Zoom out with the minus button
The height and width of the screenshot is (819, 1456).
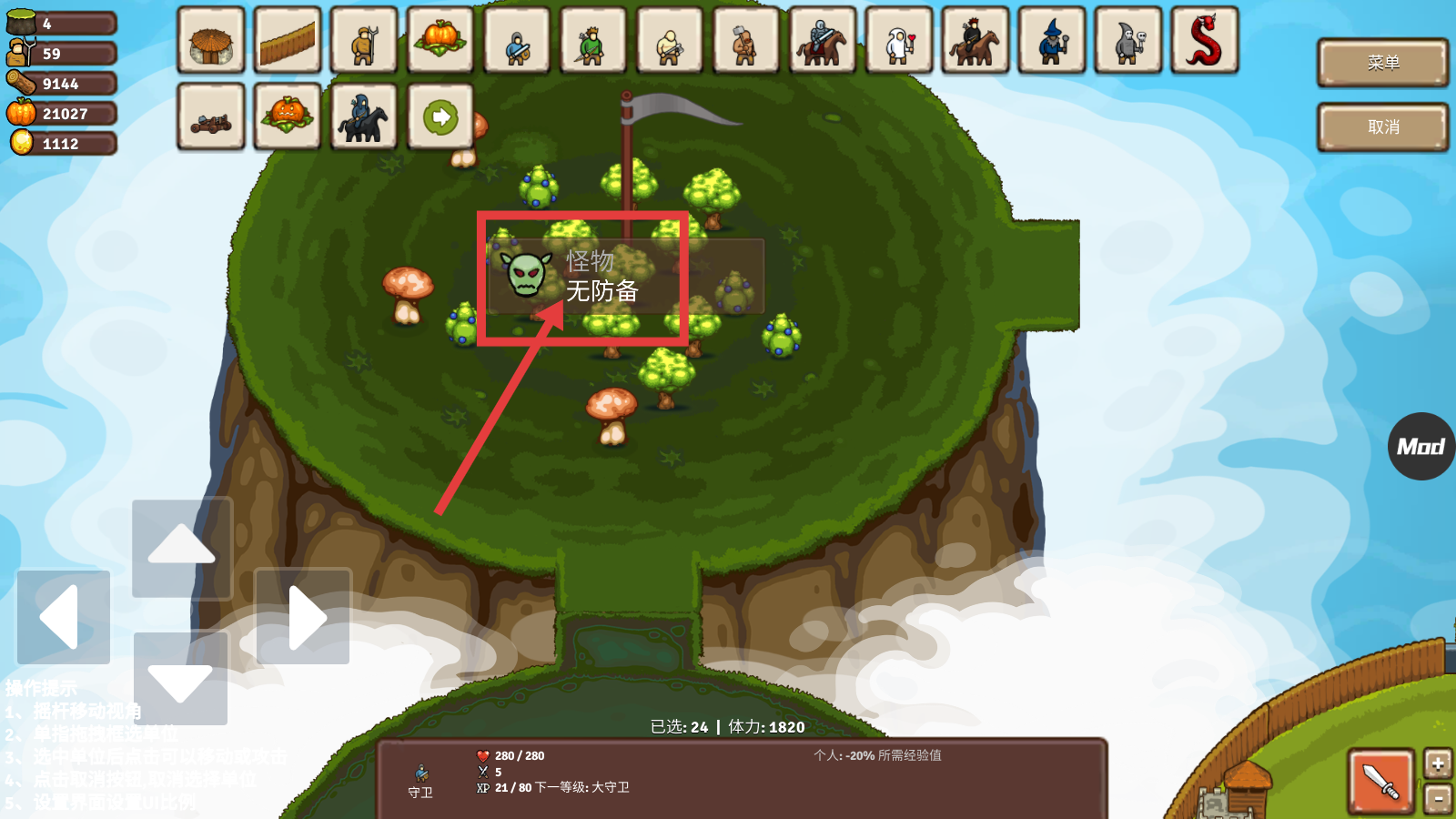coord(1438,799)
